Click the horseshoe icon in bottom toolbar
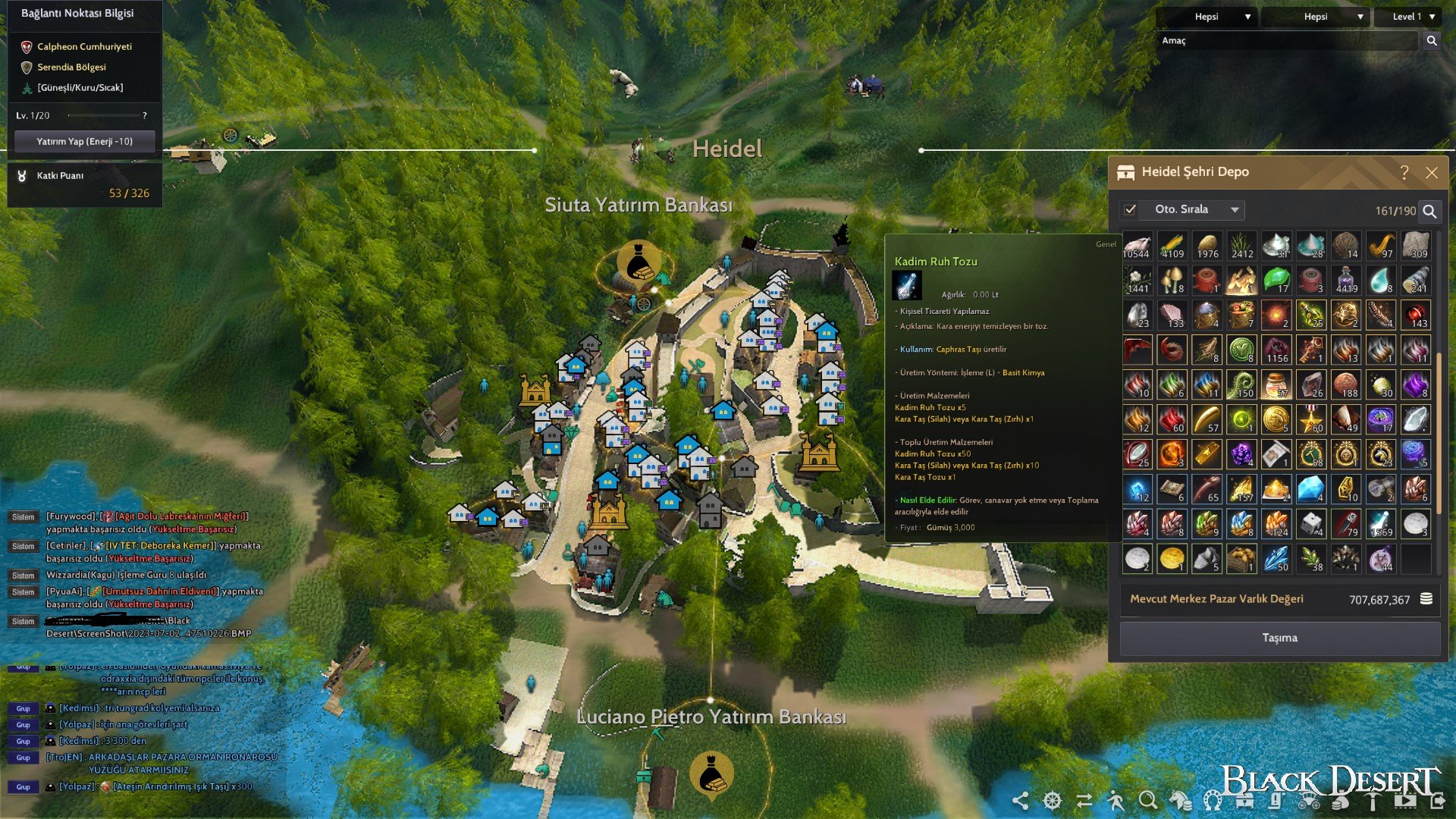1456x819 pixels. click(1213, 801)
